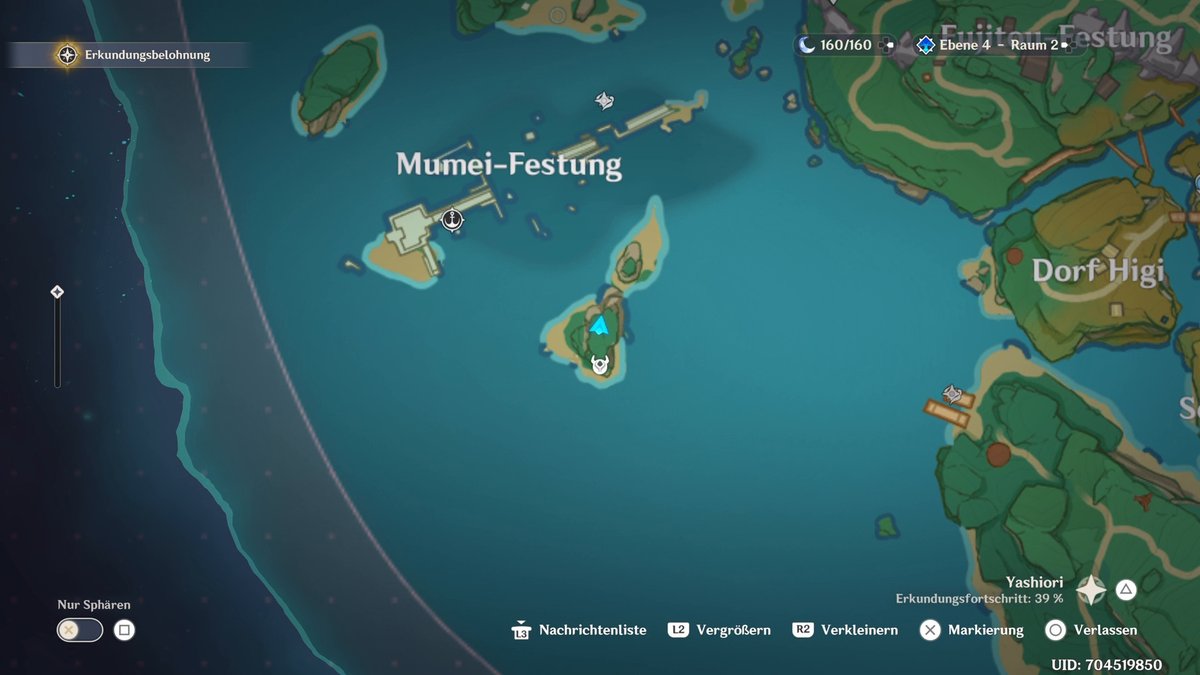Open the Nachrichtenliste

(x=580, y=630)
